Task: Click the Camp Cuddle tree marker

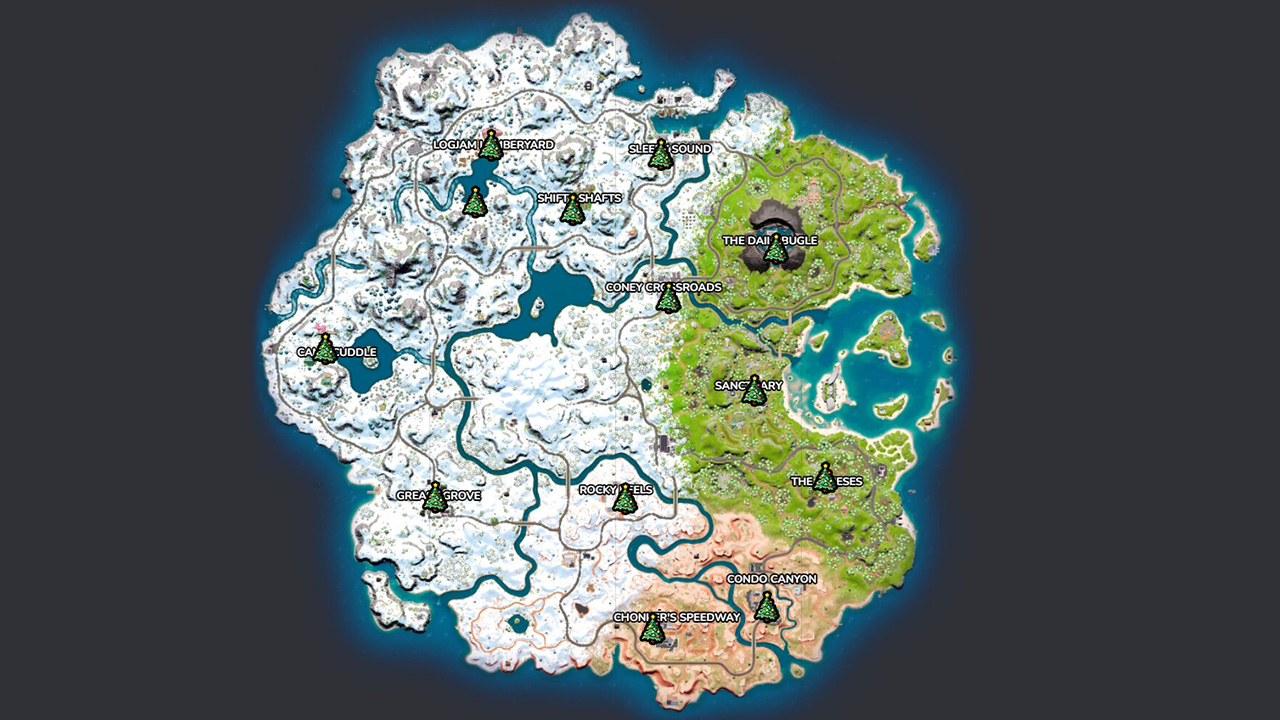Action: [325, 349]
